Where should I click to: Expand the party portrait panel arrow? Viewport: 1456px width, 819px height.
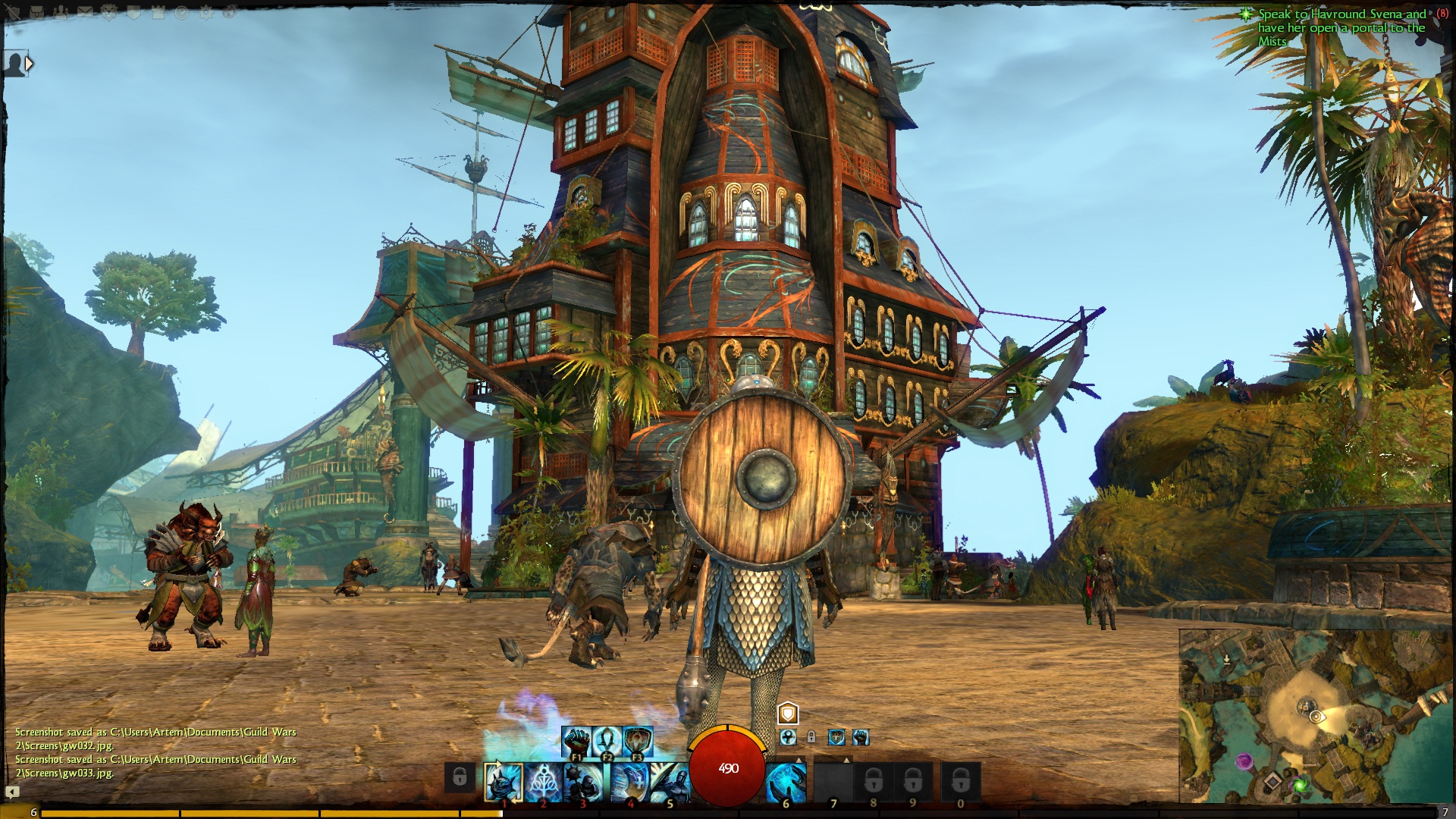(29, 64)
